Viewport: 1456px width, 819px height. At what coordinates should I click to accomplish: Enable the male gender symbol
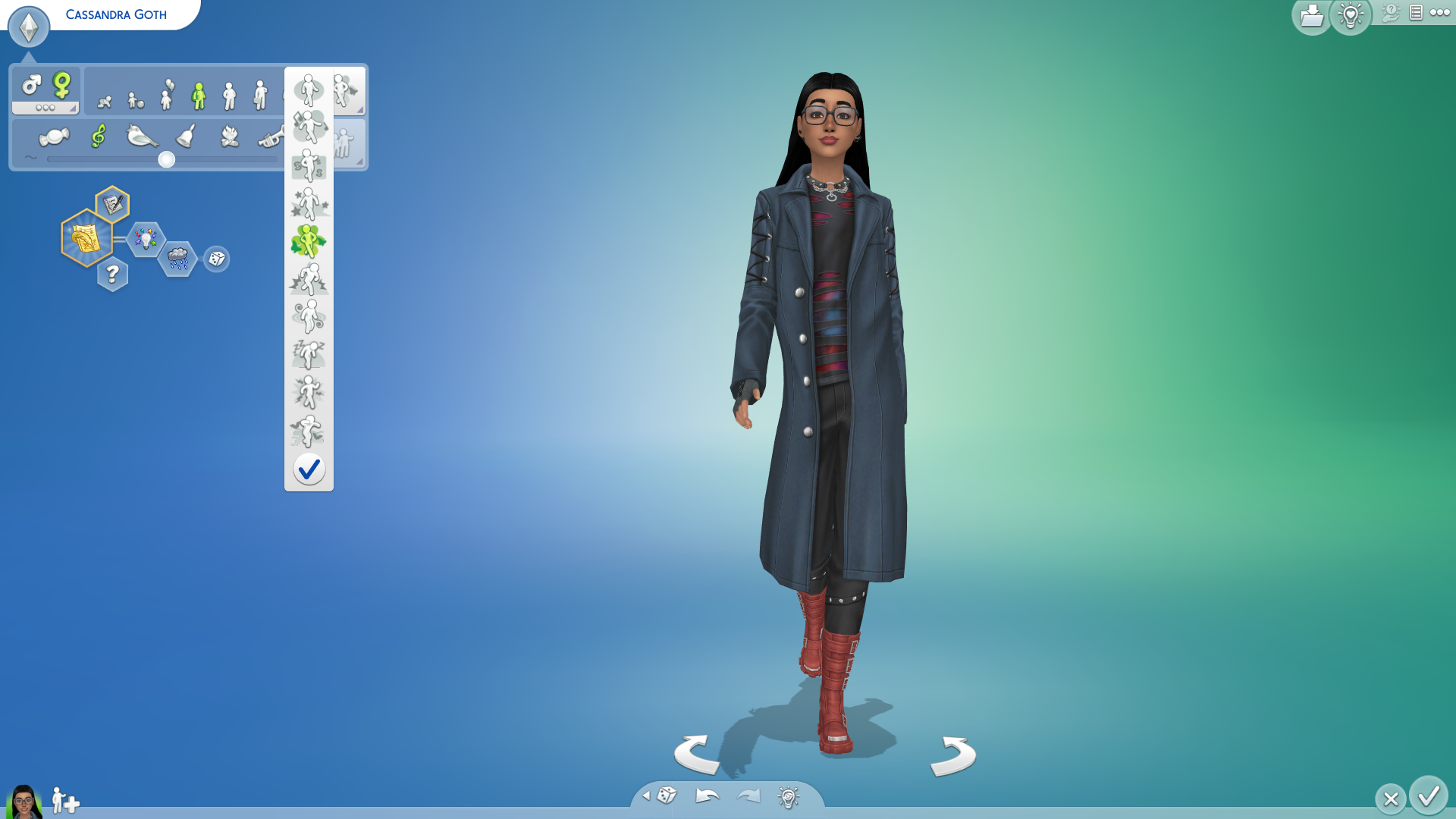tap(31, 85)
